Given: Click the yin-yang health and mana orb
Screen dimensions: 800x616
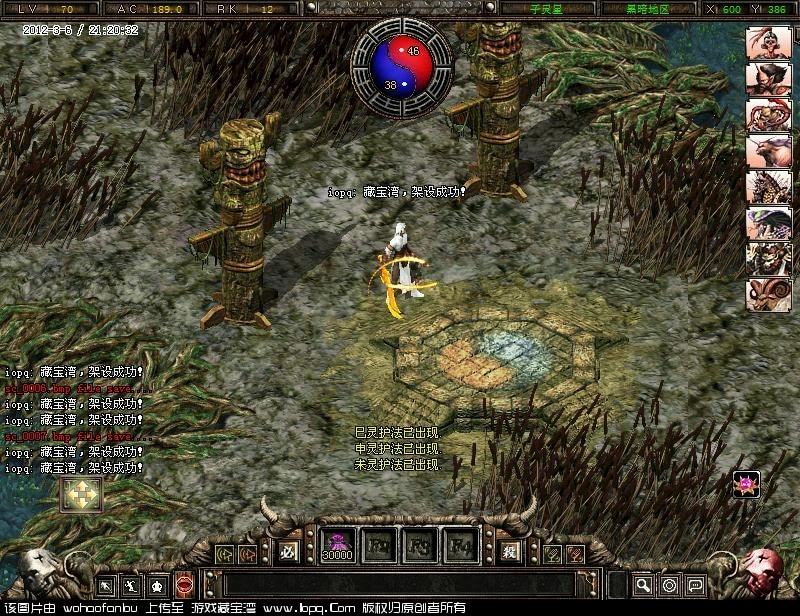Looking at the screenshot, I should (x=401, y=66).
